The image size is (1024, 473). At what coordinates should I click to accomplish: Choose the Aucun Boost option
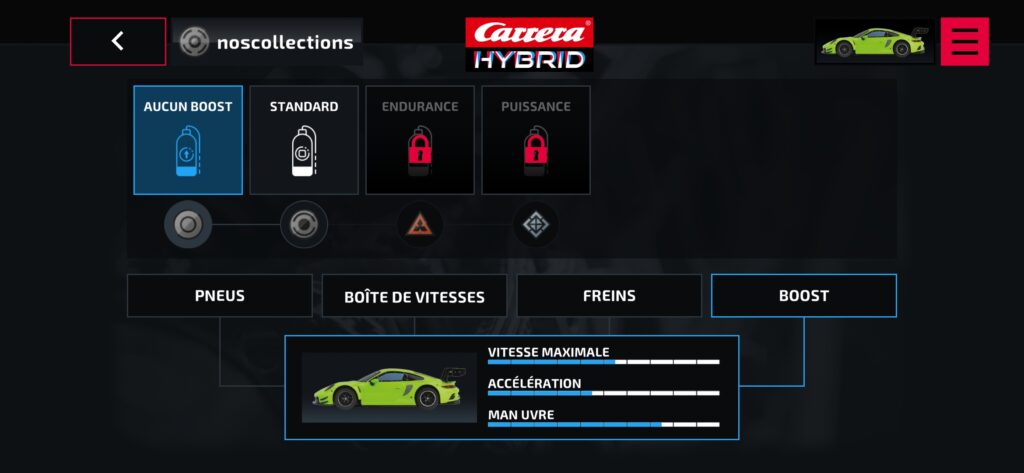tap(188, 139)
